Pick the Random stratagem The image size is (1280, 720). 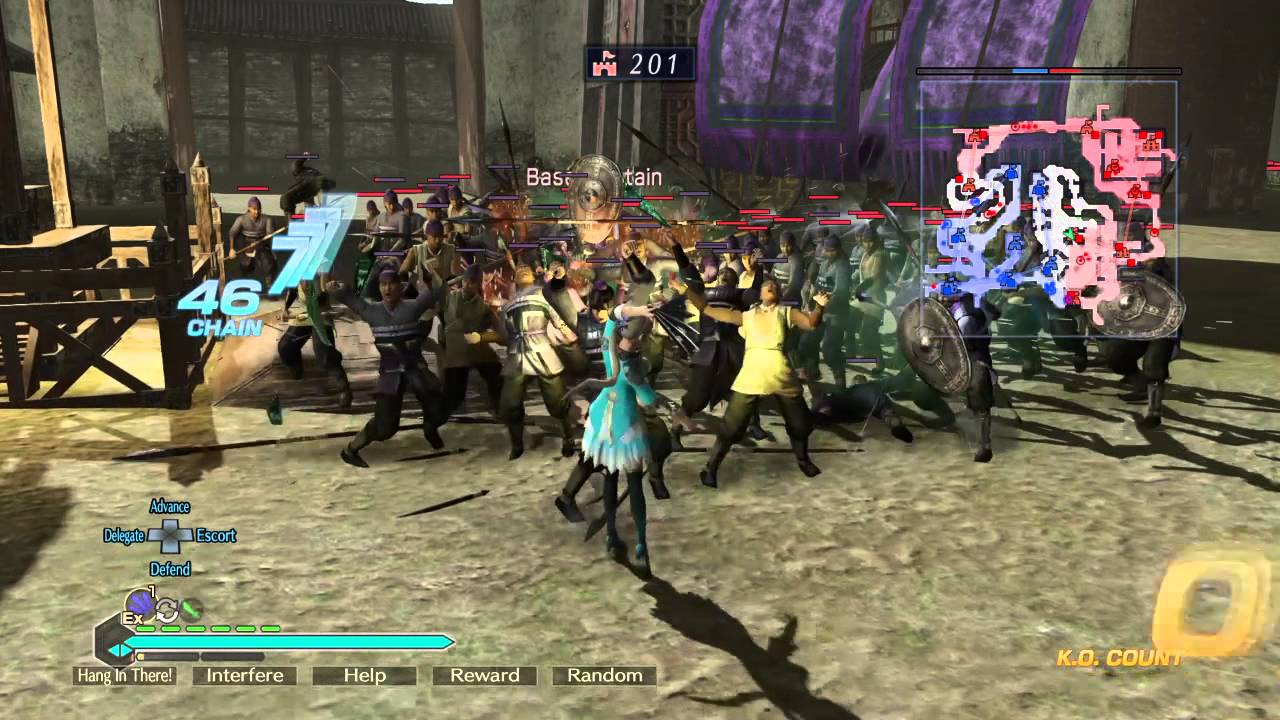click(605, 676)
